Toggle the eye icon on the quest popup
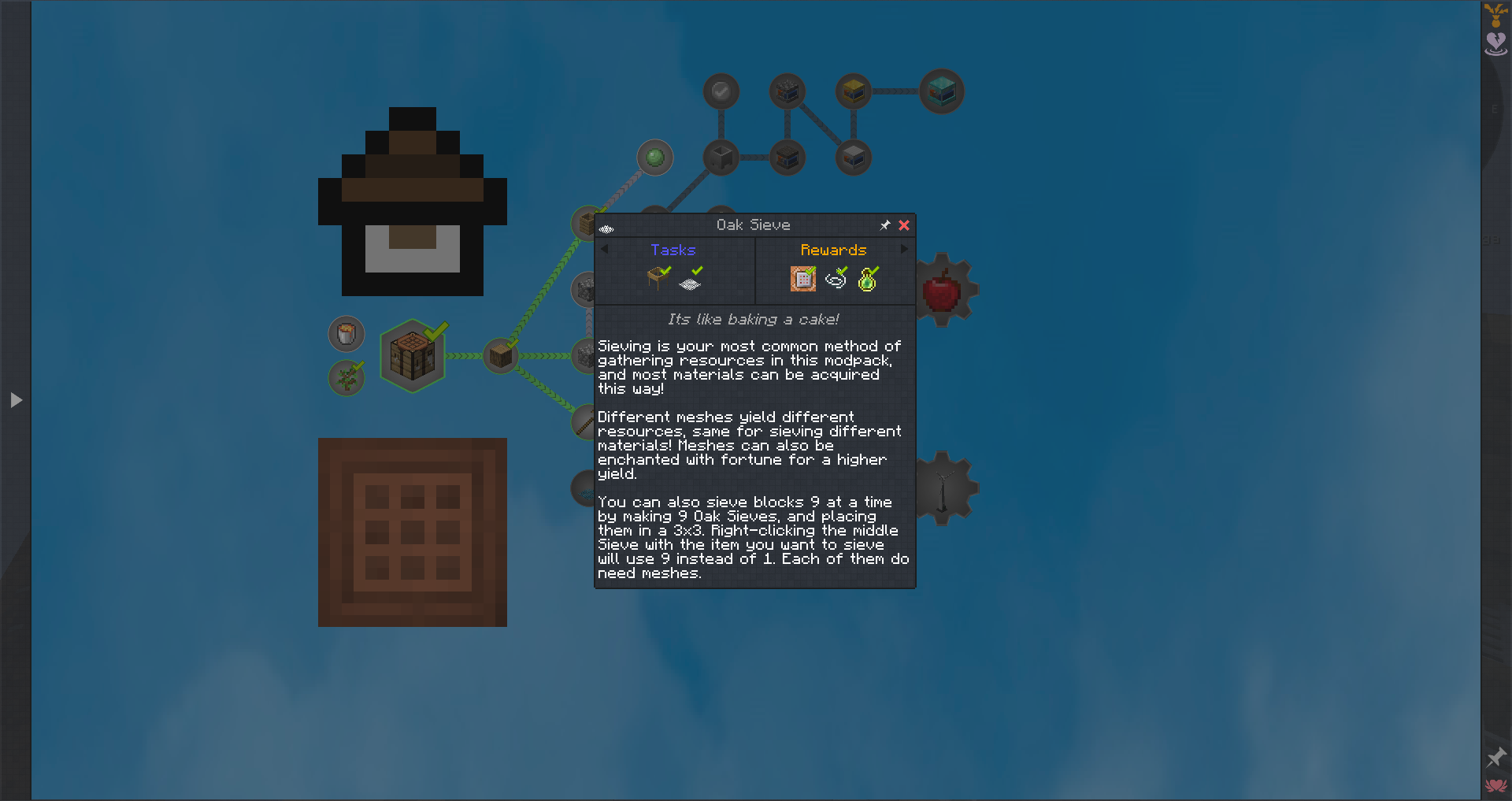 606,228
